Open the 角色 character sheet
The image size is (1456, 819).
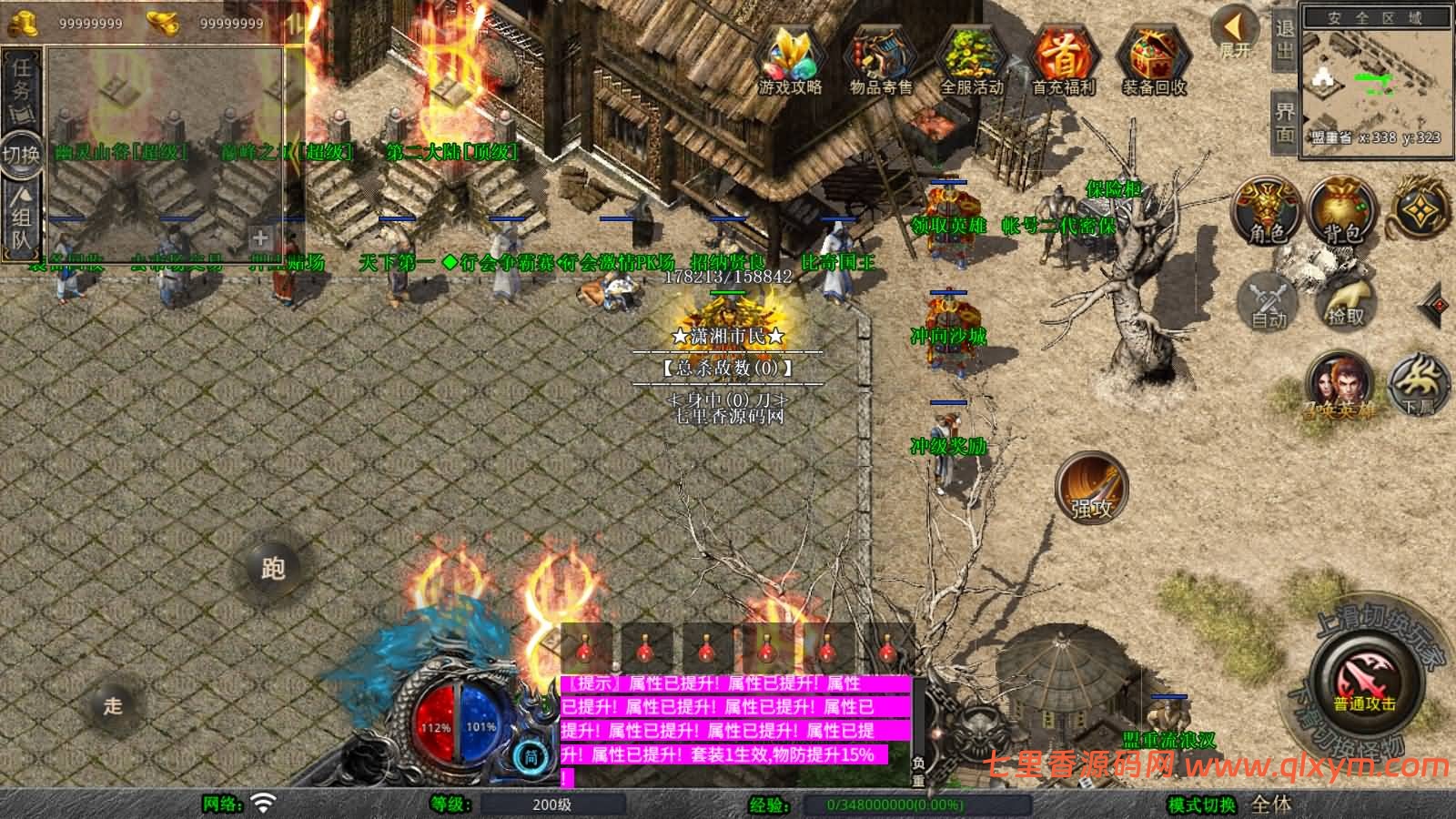pos(1266,211)
